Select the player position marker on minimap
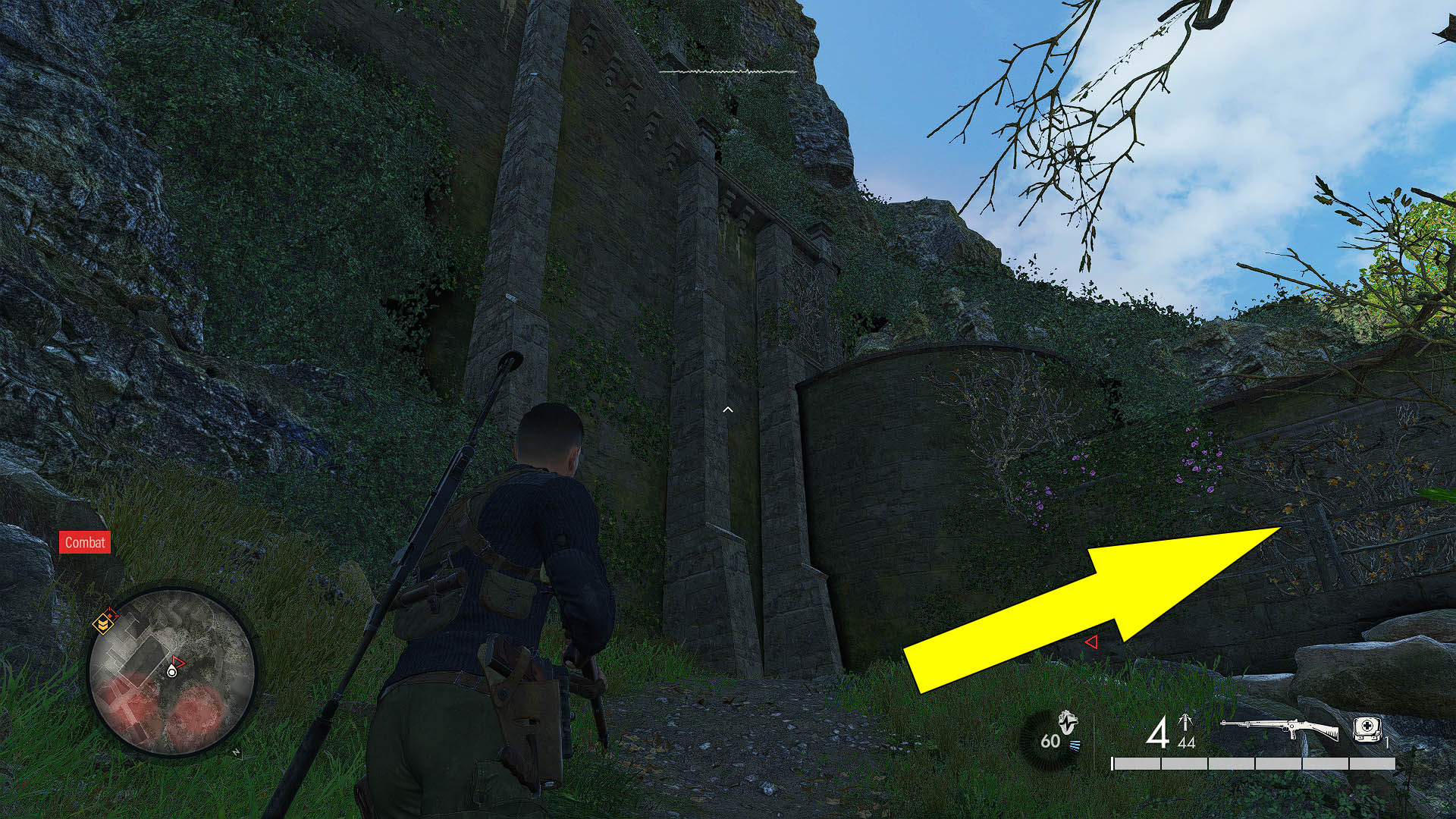The height and width of the screenshot is (819, 1456). pos(172,672)
